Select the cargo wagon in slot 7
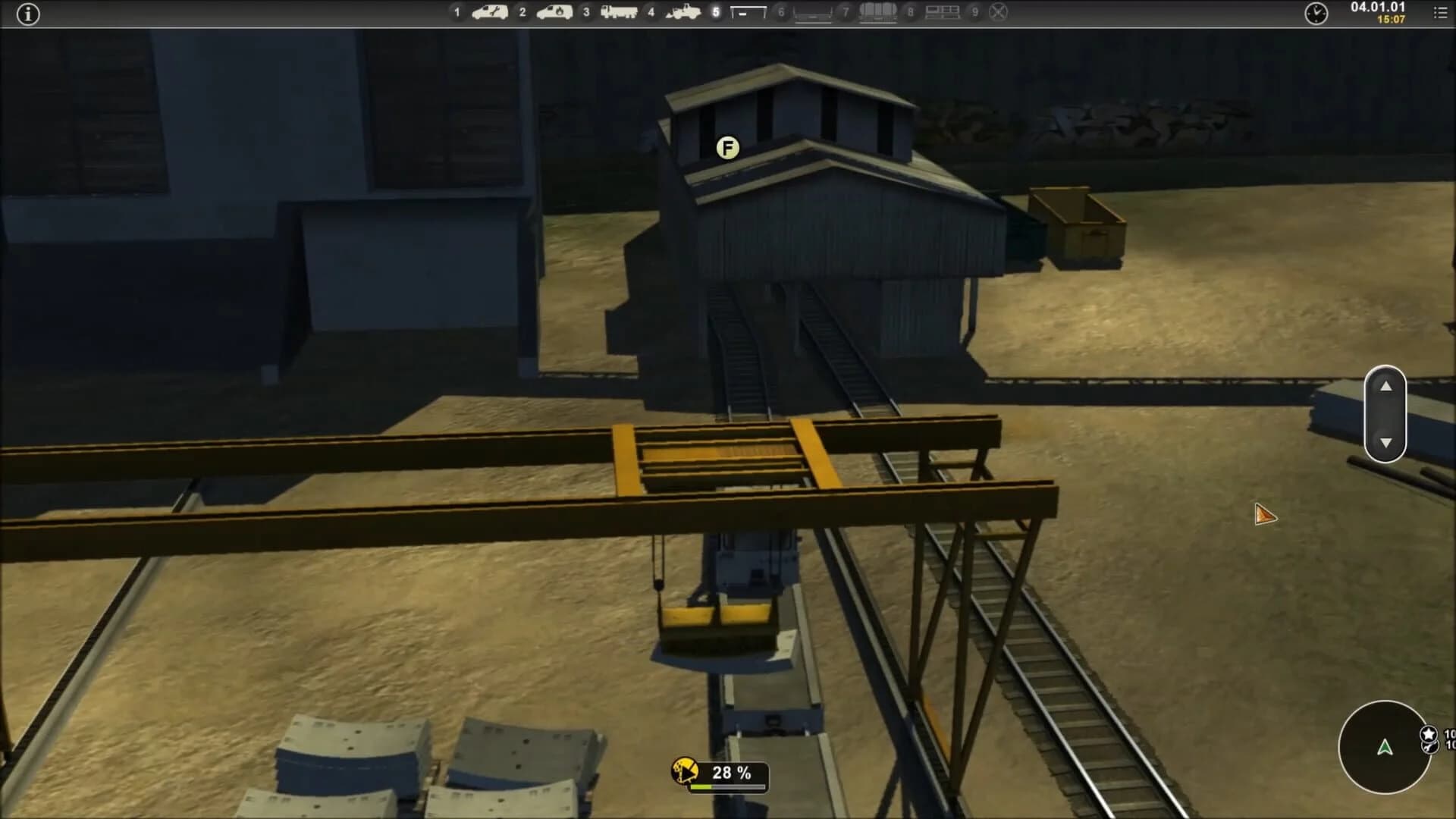Image resolution: width=1456 pixels, height=819 pixels. click(877, 13)
